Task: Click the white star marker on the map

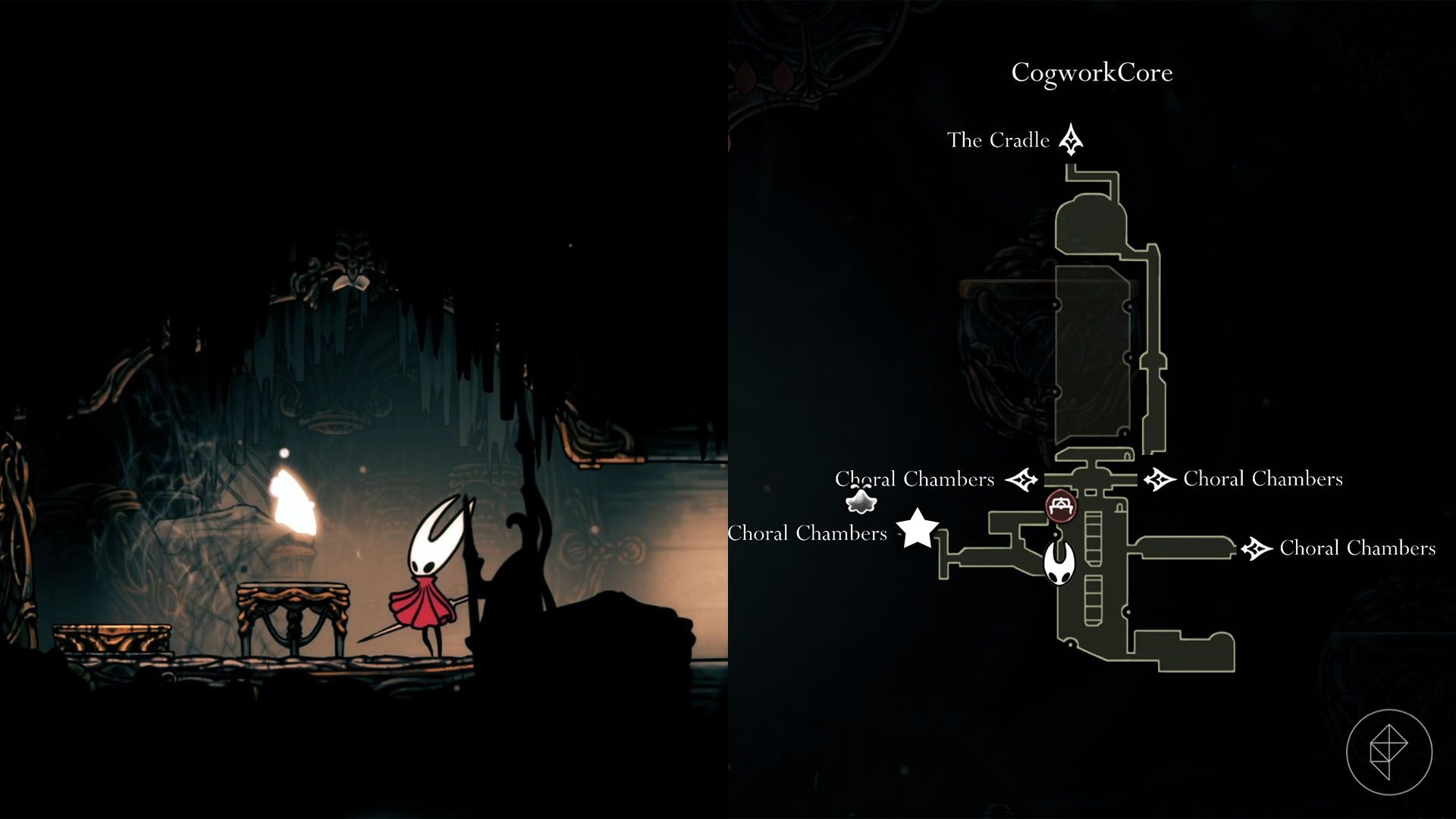Action: click(918, 528)
